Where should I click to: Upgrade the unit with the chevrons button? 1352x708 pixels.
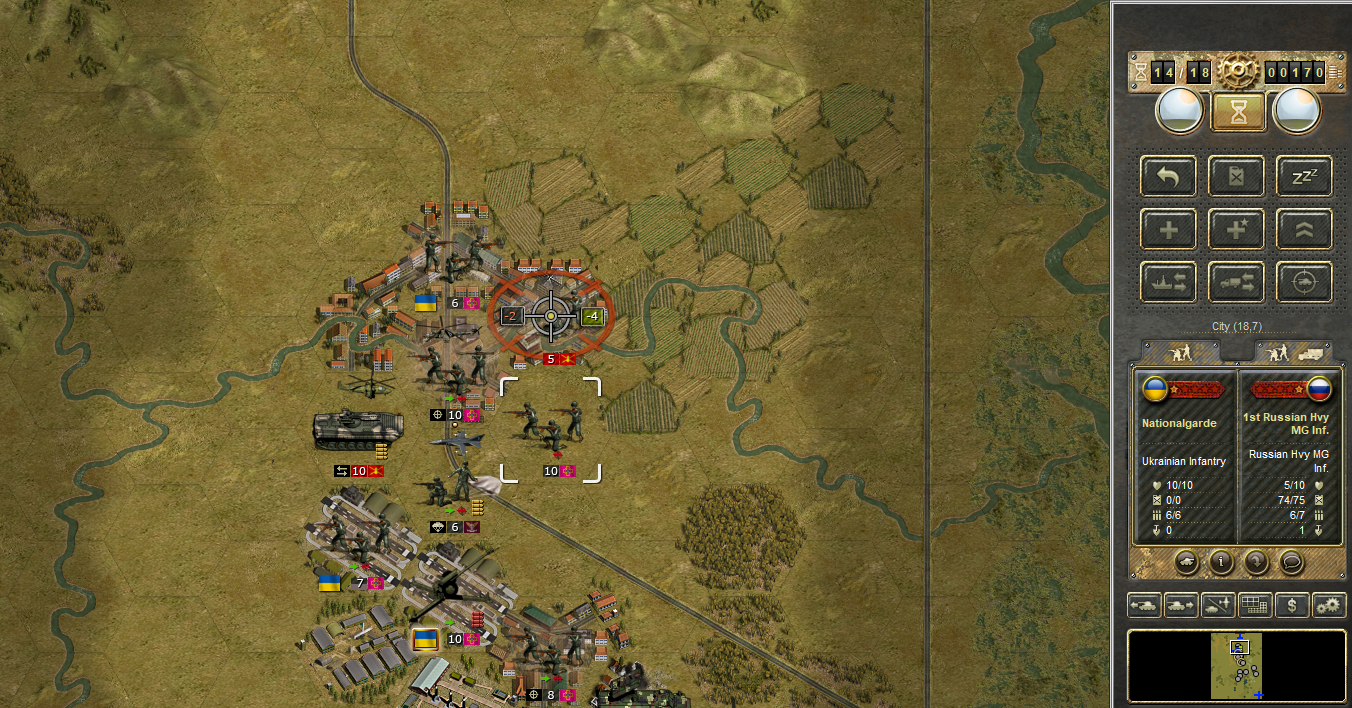[1305, 230]
